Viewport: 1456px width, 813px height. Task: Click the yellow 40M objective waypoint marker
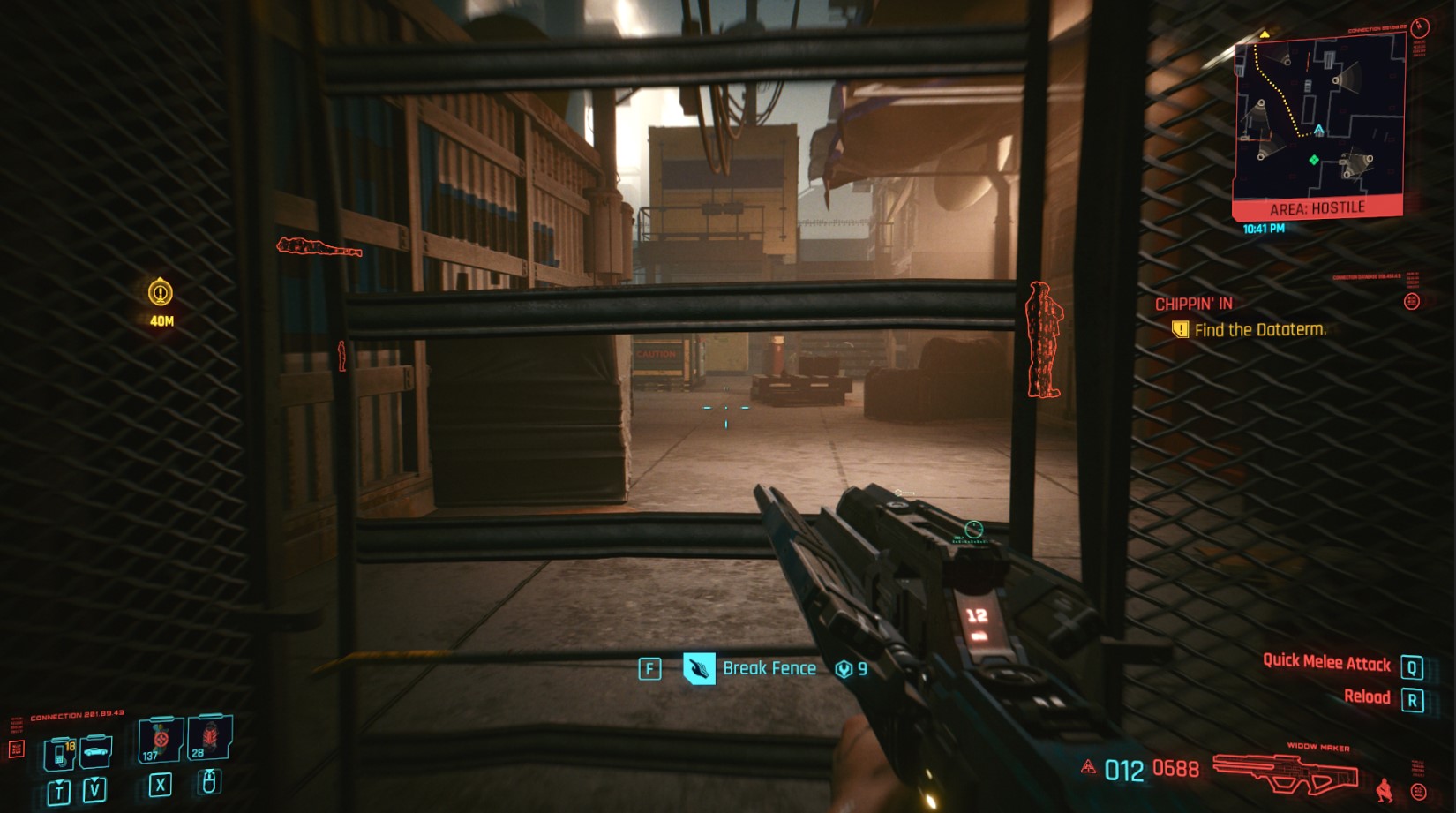click(x=160, y=292)
